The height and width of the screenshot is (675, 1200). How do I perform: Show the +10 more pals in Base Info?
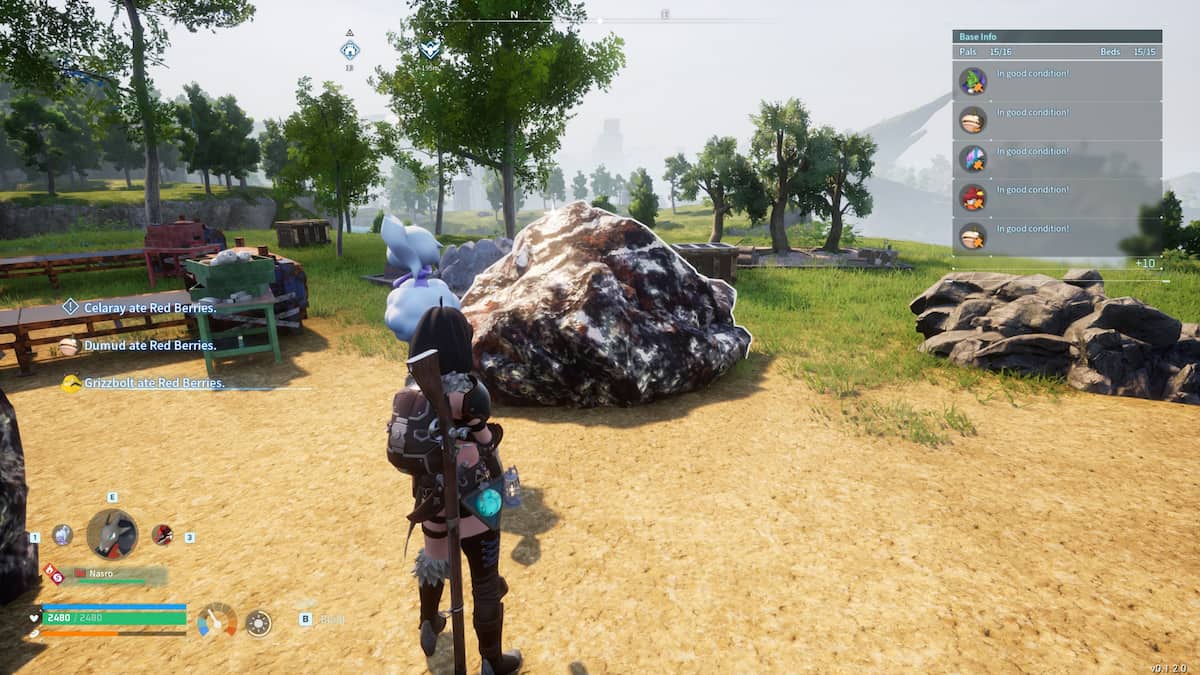(x=1146, y=263)
